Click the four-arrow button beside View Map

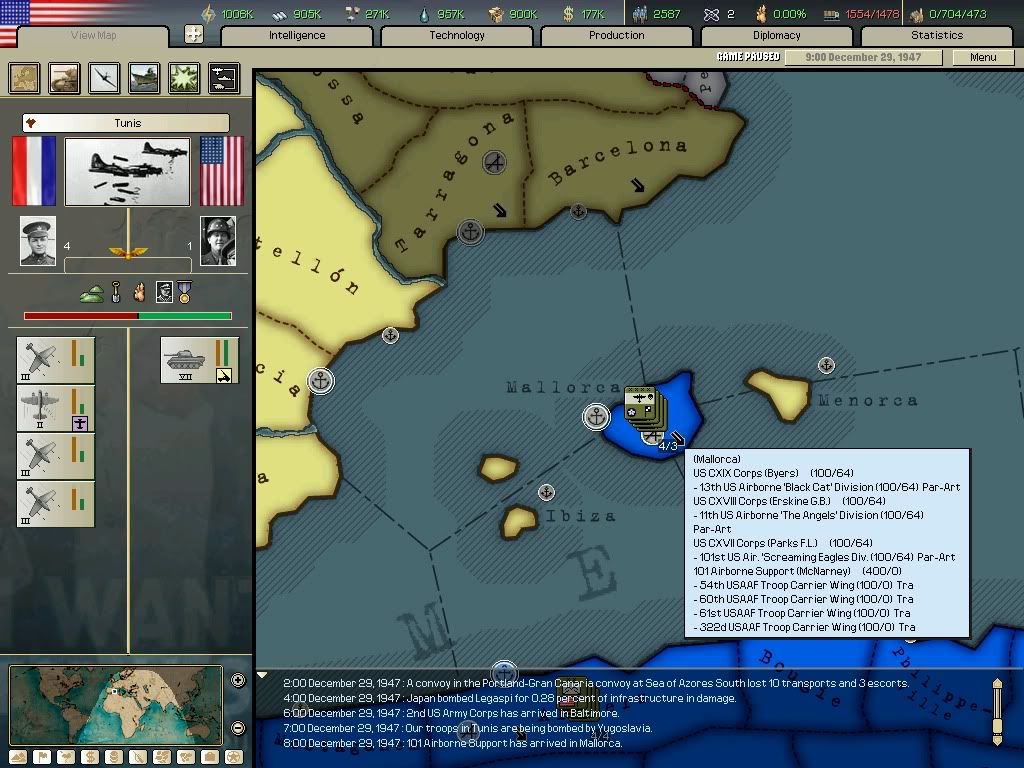click(x=194, y=35)
